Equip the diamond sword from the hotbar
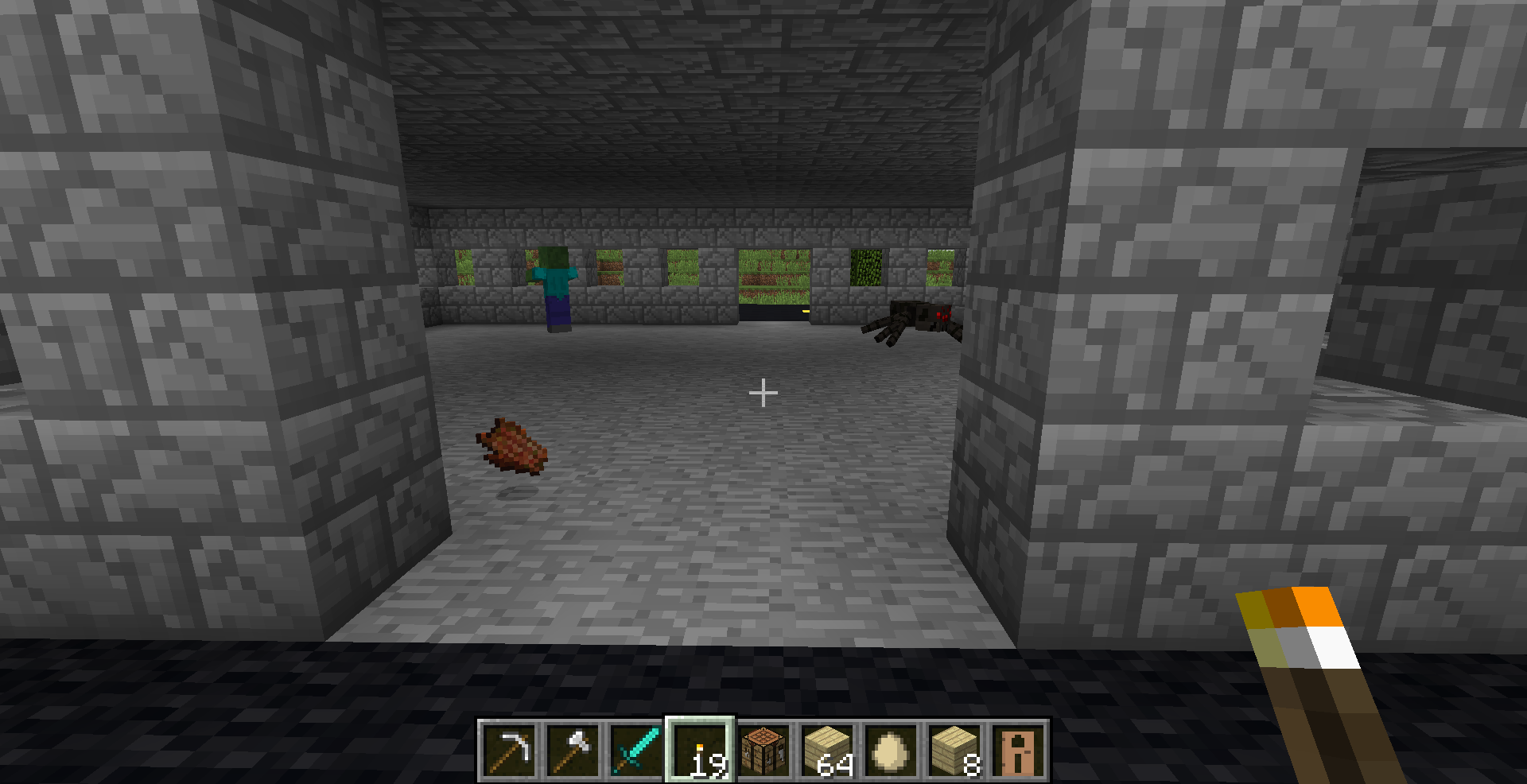 636,750
